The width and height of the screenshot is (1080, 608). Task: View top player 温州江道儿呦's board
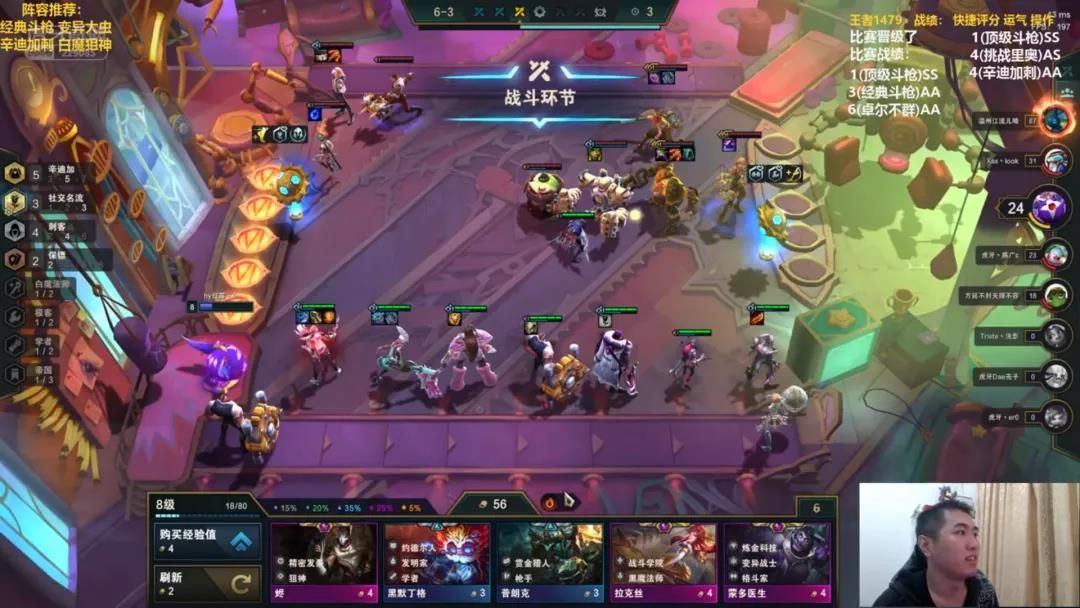click(x=1056, y=120)
